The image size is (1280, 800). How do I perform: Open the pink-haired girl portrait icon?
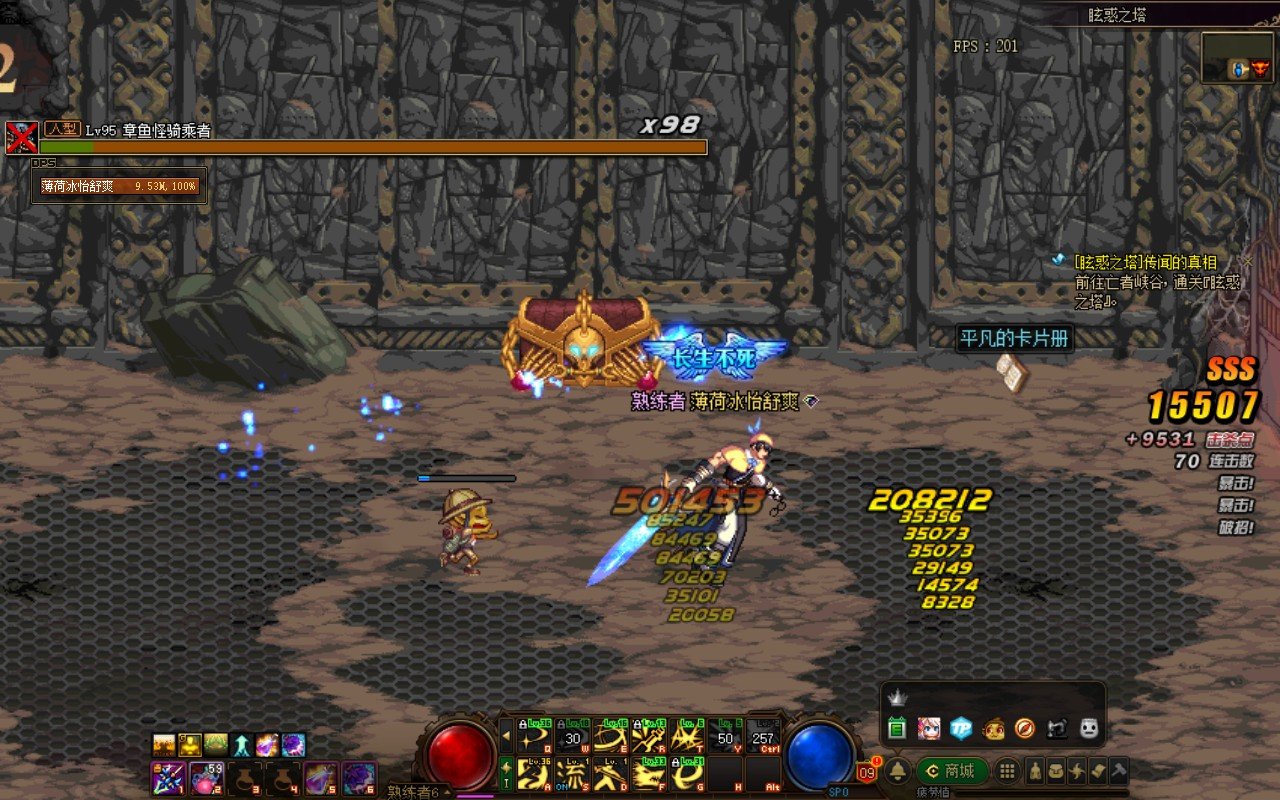pyautogui.click(x=928, y=728)
